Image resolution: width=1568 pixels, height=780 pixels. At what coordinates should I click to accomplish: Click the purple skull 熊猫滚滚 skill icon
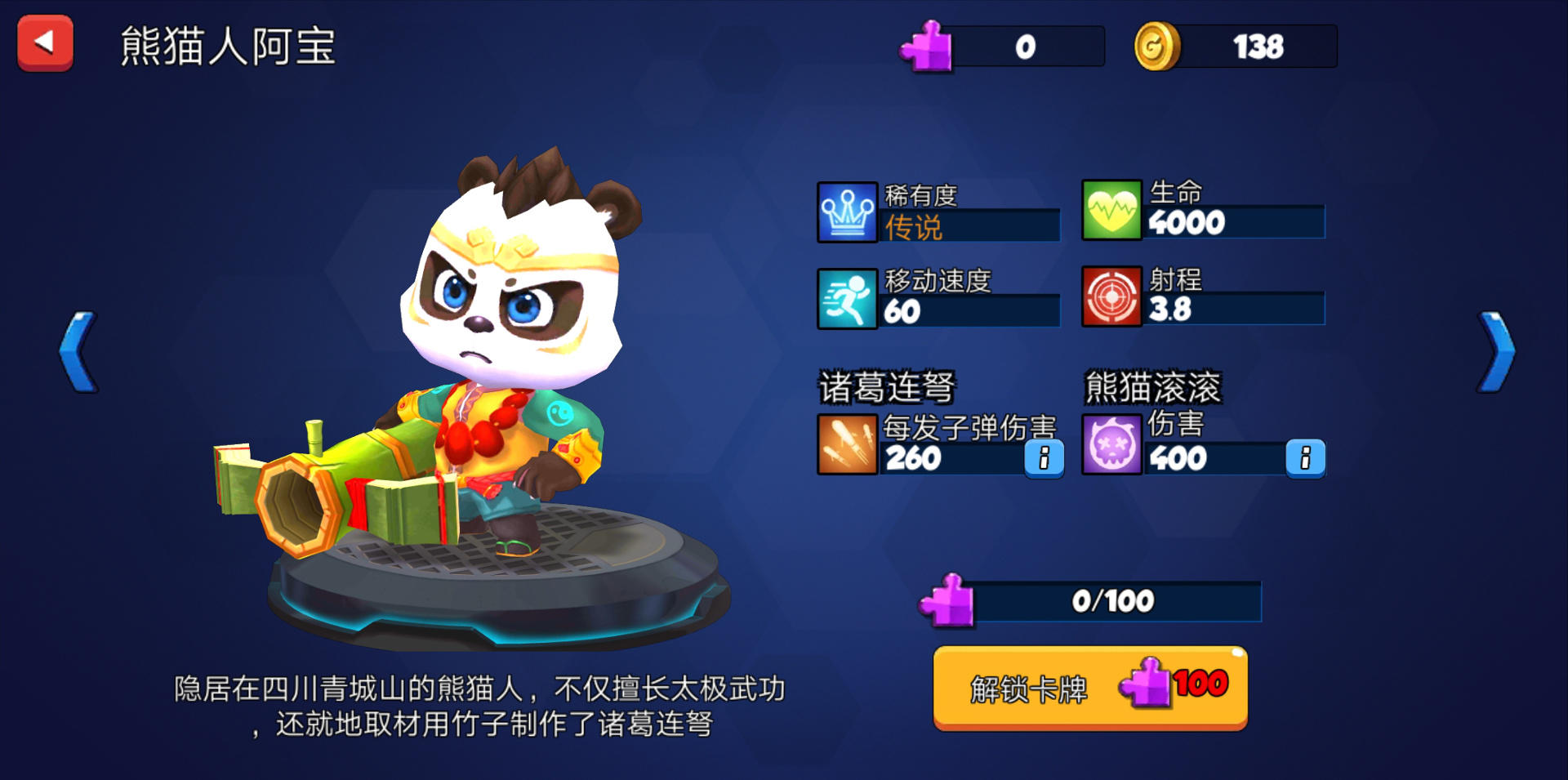1112,445
